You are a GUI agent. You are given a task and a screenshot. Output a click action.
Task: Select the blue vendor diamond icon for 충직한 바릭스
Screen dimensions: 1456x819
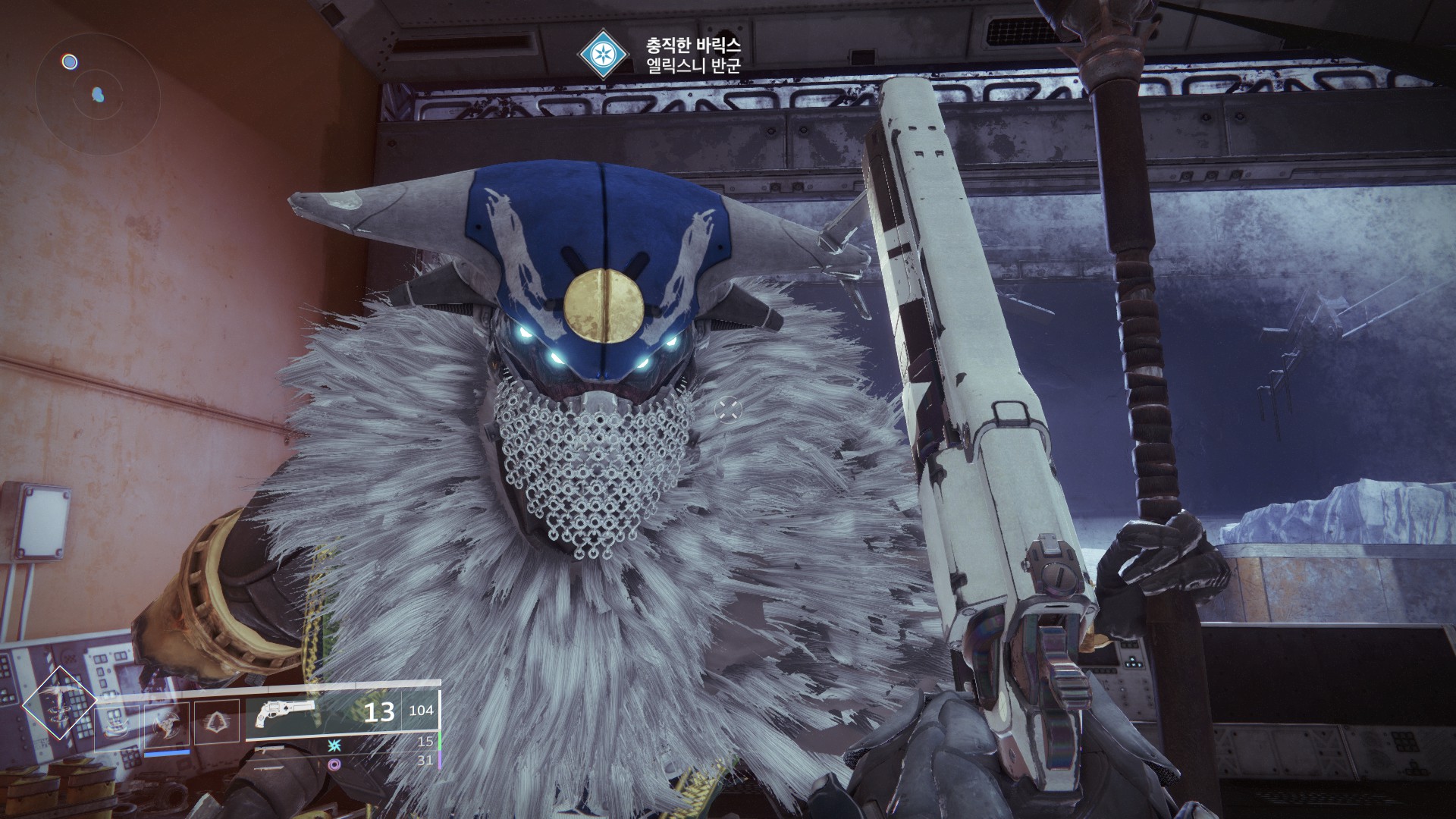point(603,55)
